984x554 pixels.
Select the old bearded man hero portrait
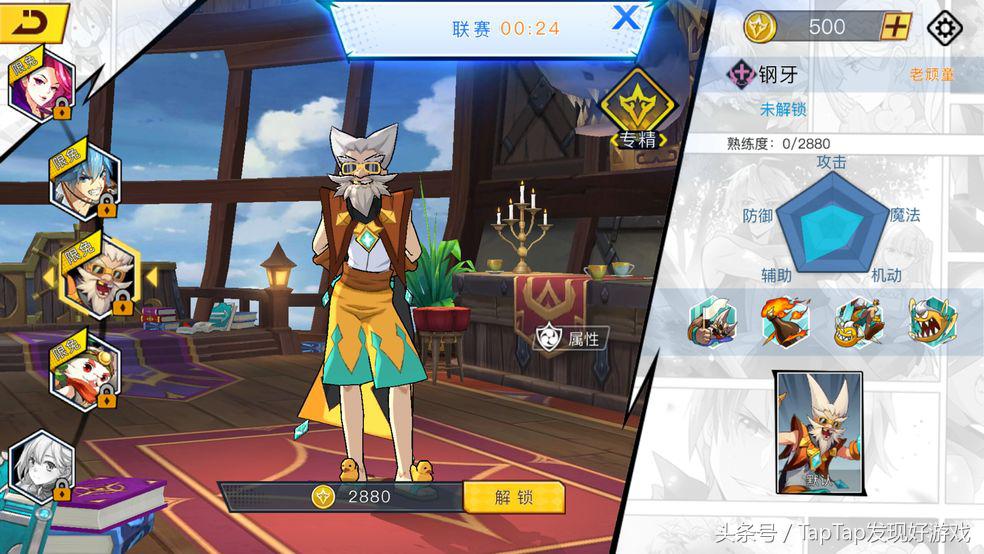click(95, 274)
